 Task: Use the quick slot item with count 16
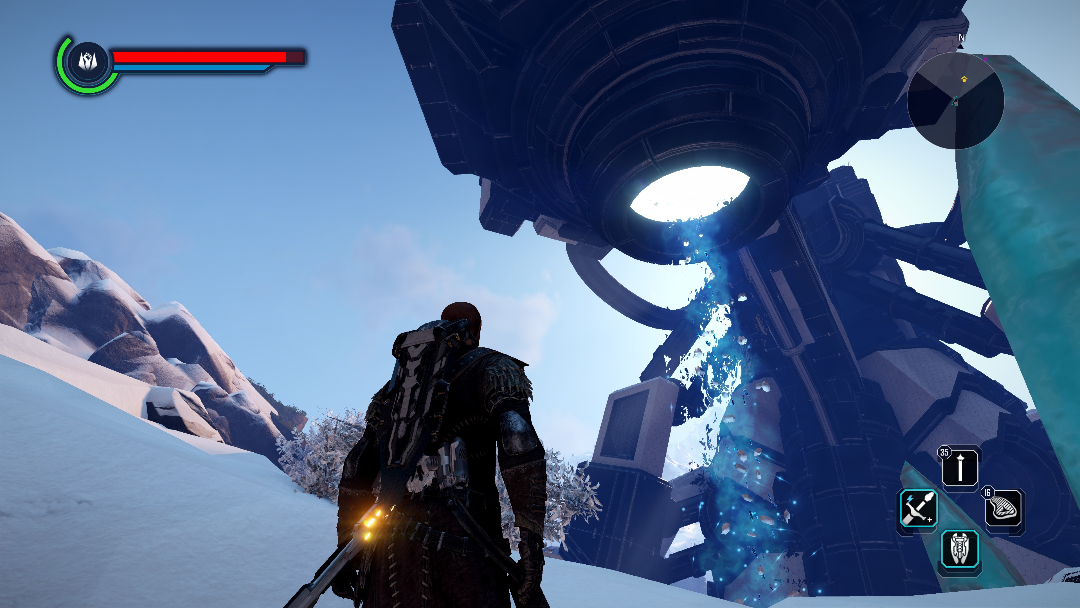[x=1004, y=509]
